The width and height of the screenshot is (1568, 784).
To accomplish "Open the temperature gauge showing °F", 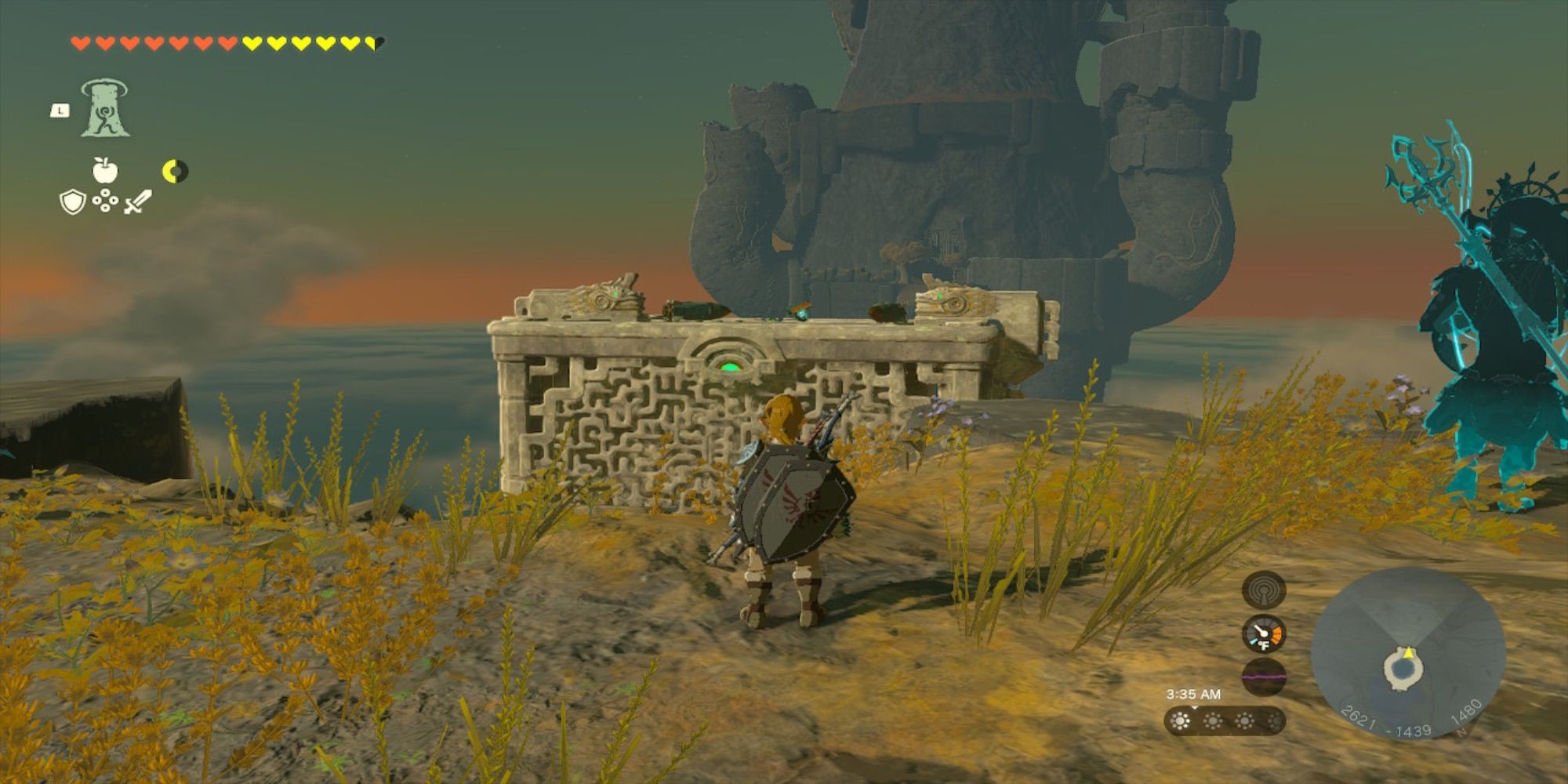I will point(1263,633).
